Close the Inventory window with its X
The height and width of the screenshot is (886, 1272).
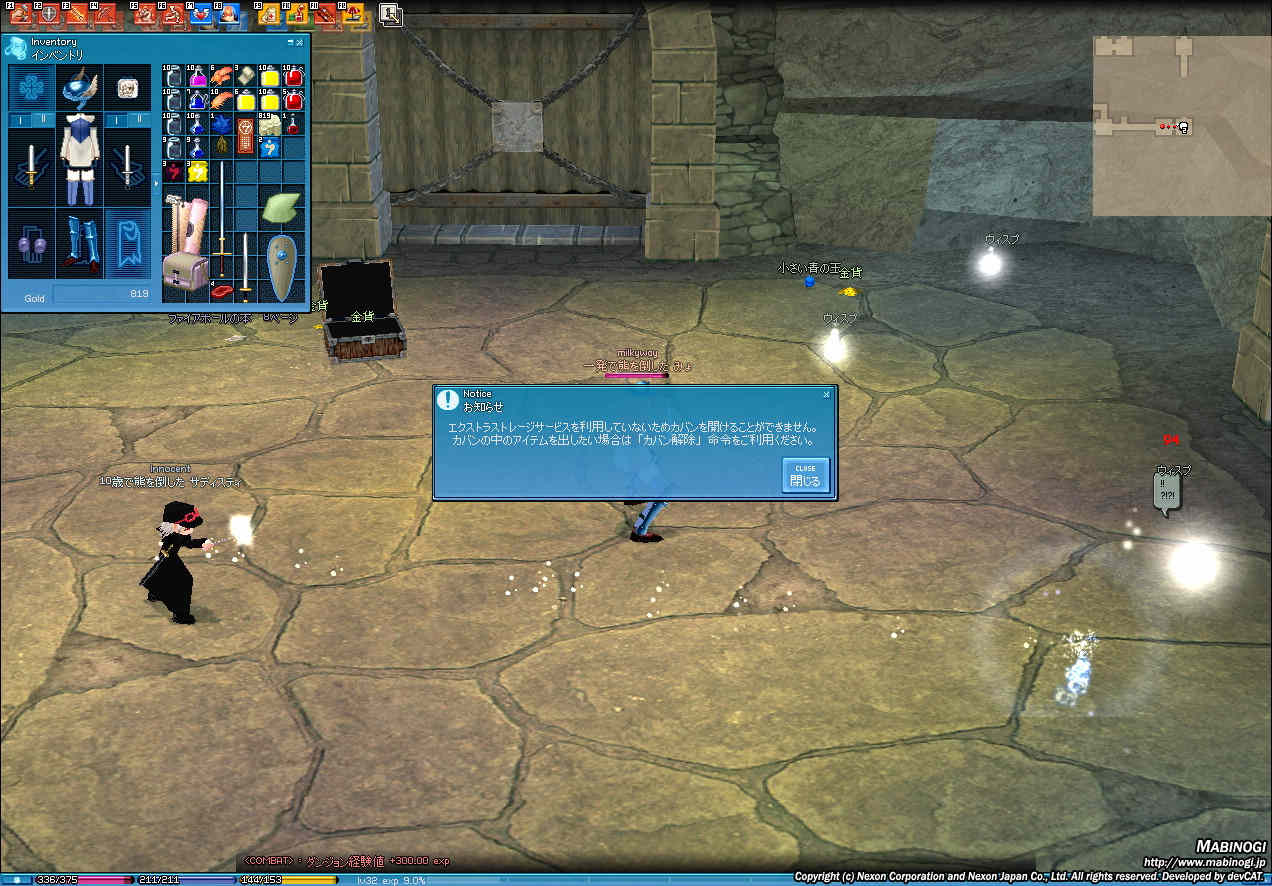300,42
